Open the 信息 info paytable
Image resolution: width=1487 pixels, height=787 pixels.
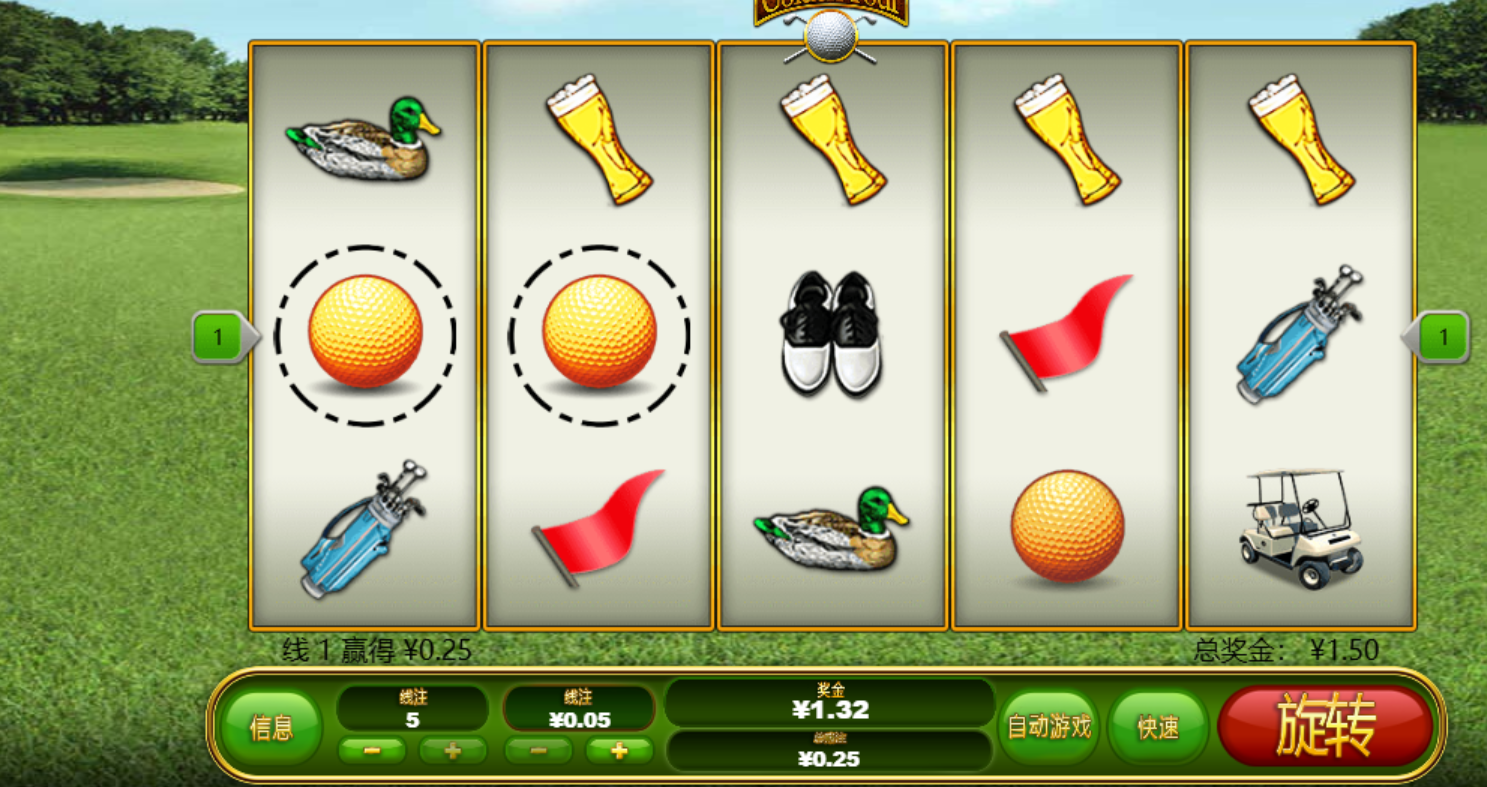click(271, 727)
